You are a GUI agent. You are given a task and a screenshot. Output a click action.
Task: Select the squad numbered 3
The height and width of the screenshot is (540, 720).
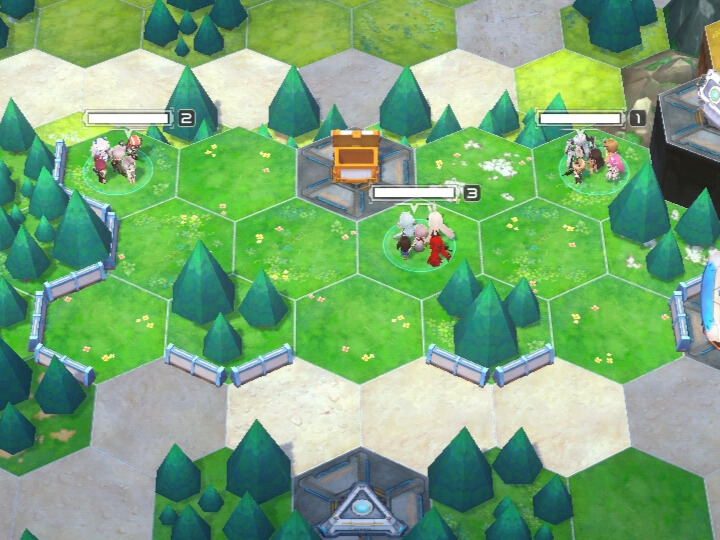click(x=425, y=238)
